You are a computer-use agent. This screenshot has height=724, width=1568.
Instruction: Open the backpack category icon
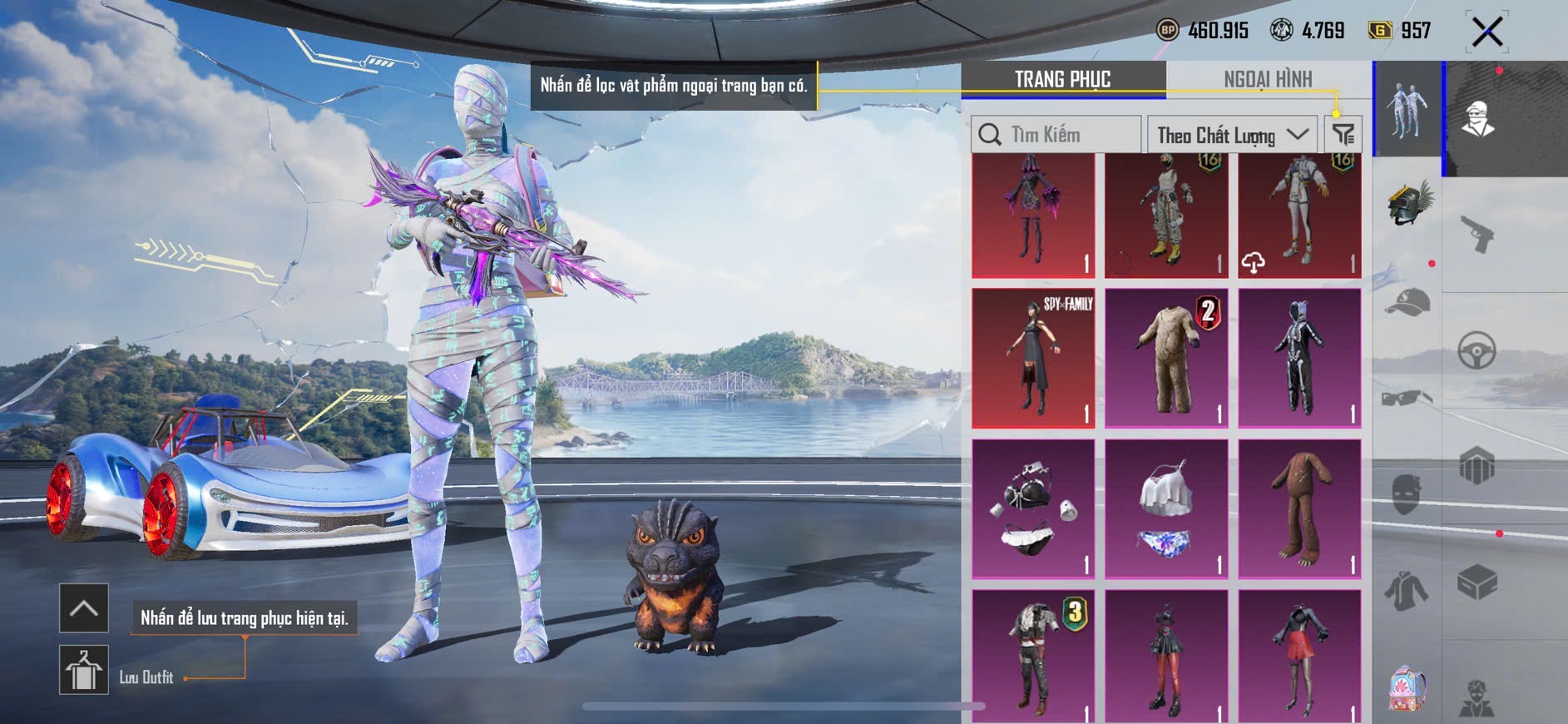click(1407, 689)
